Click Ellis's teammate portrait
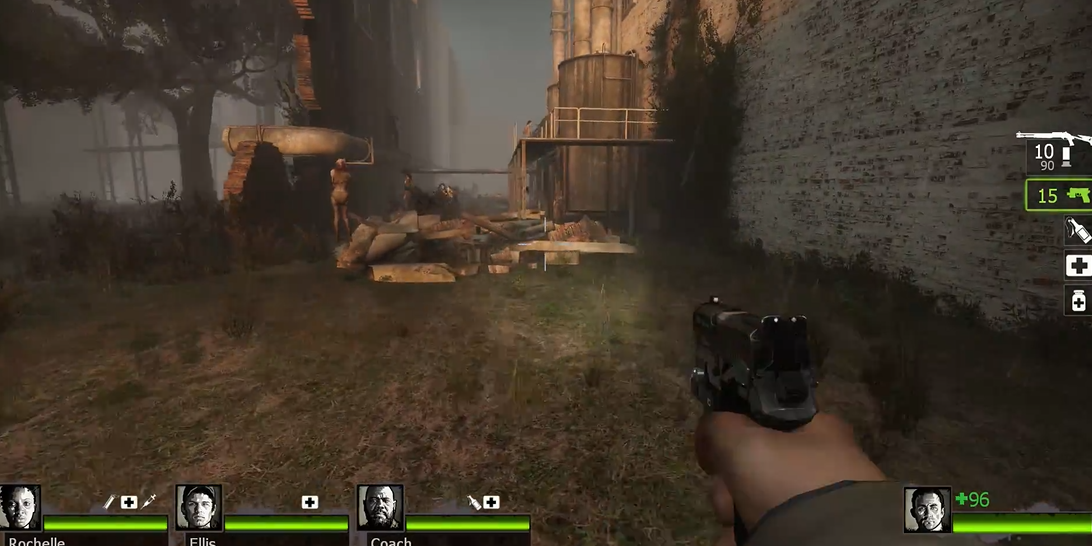The image size is (1092, 546). (198, 508)
